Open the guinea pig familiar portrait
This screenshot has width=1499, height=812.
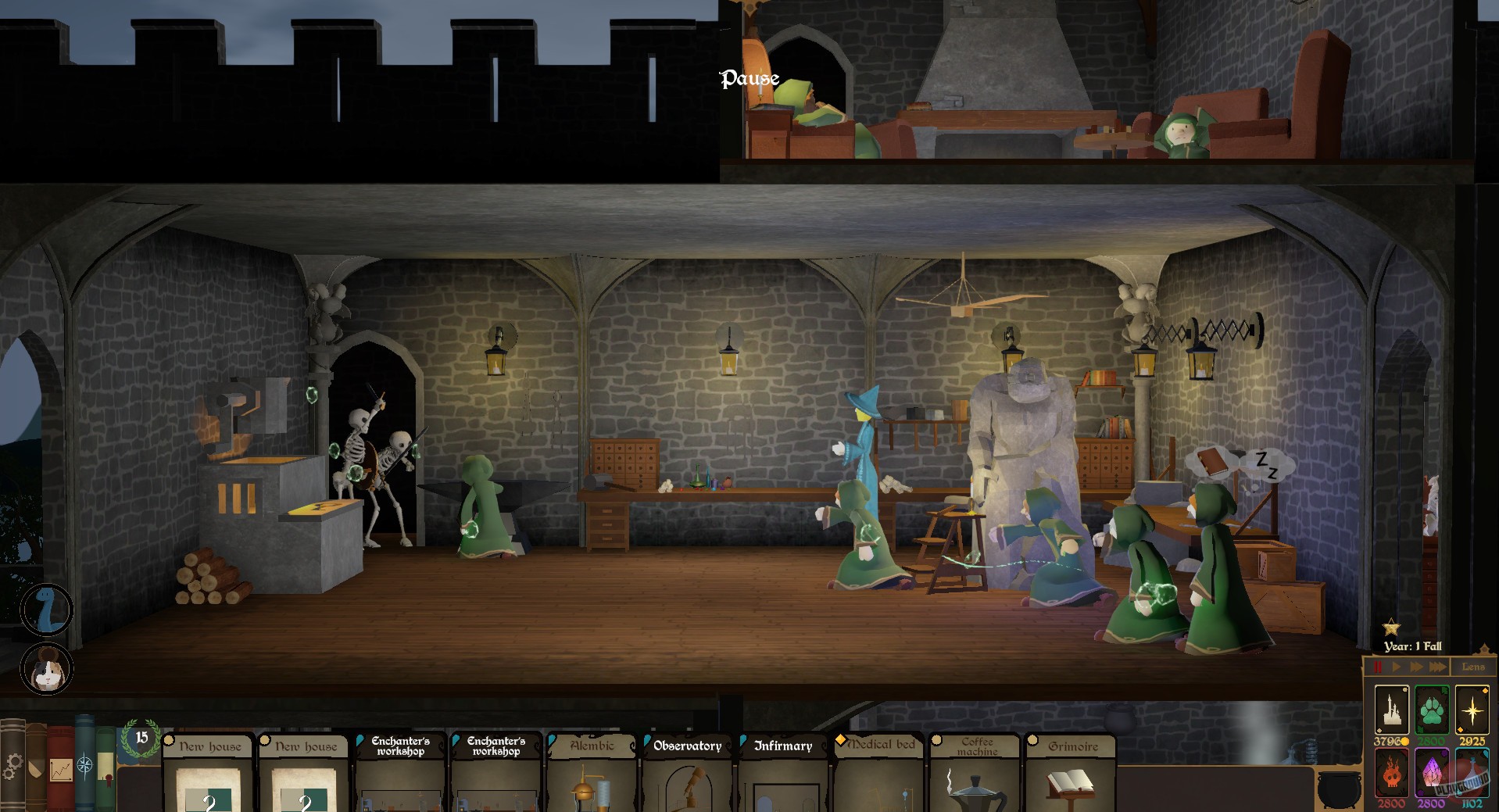tap(47, 670)
